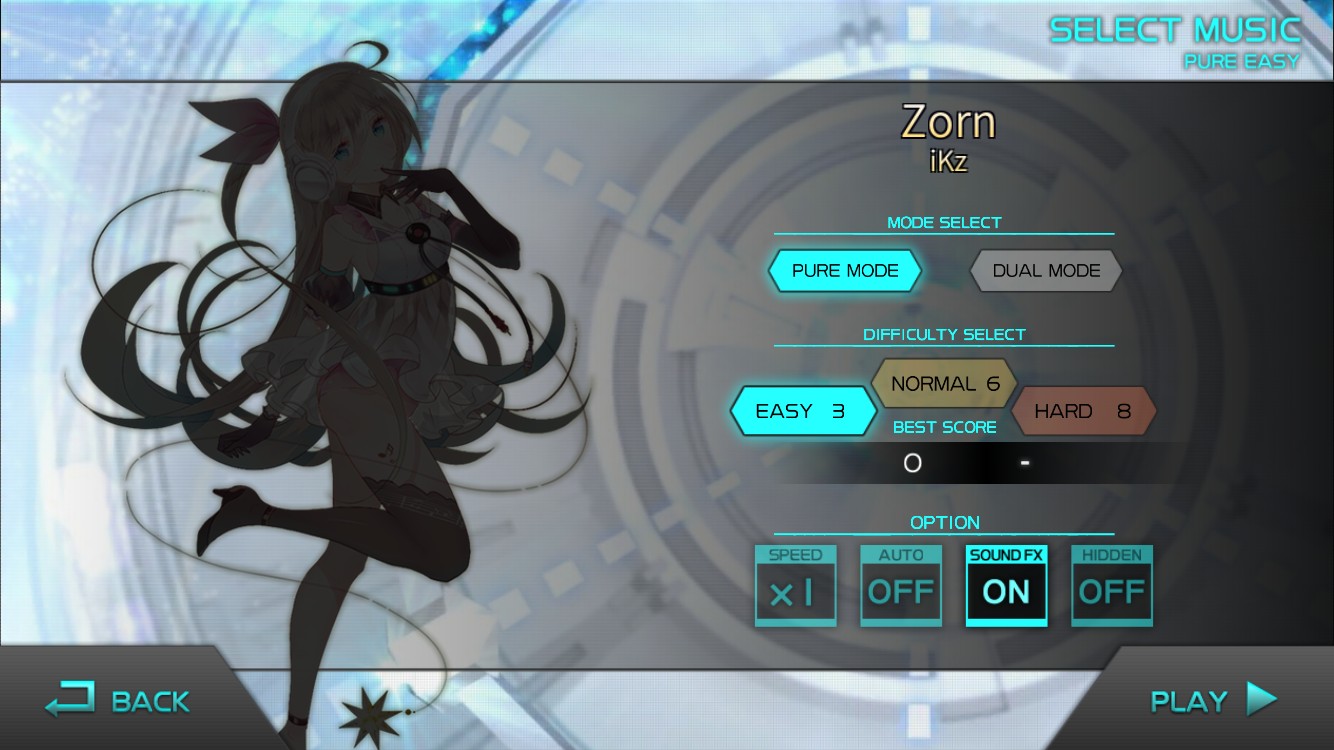Image resolution: width=1334 pixels, height=750 pixels.
Task: Click the AUTO option box
Action: click(900, 588)
